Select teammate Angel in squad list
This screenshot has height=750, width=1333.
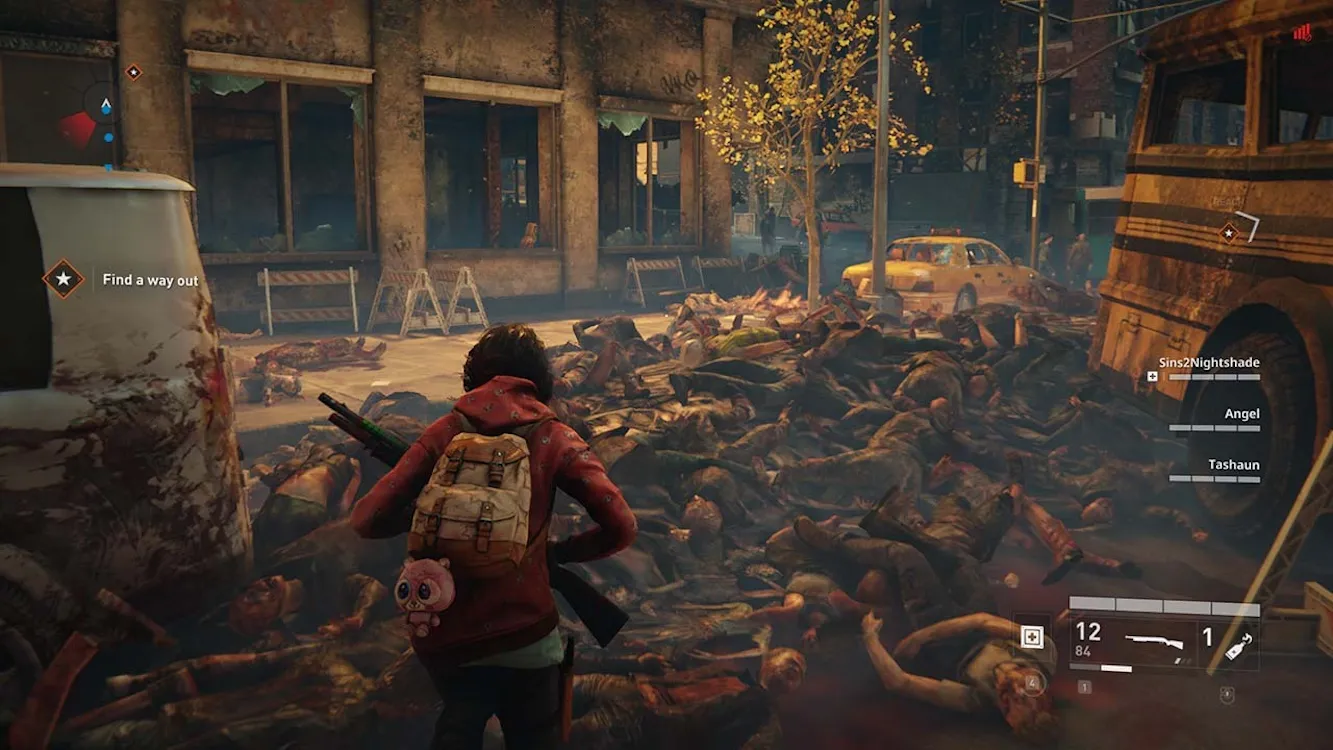[1241, 414]
